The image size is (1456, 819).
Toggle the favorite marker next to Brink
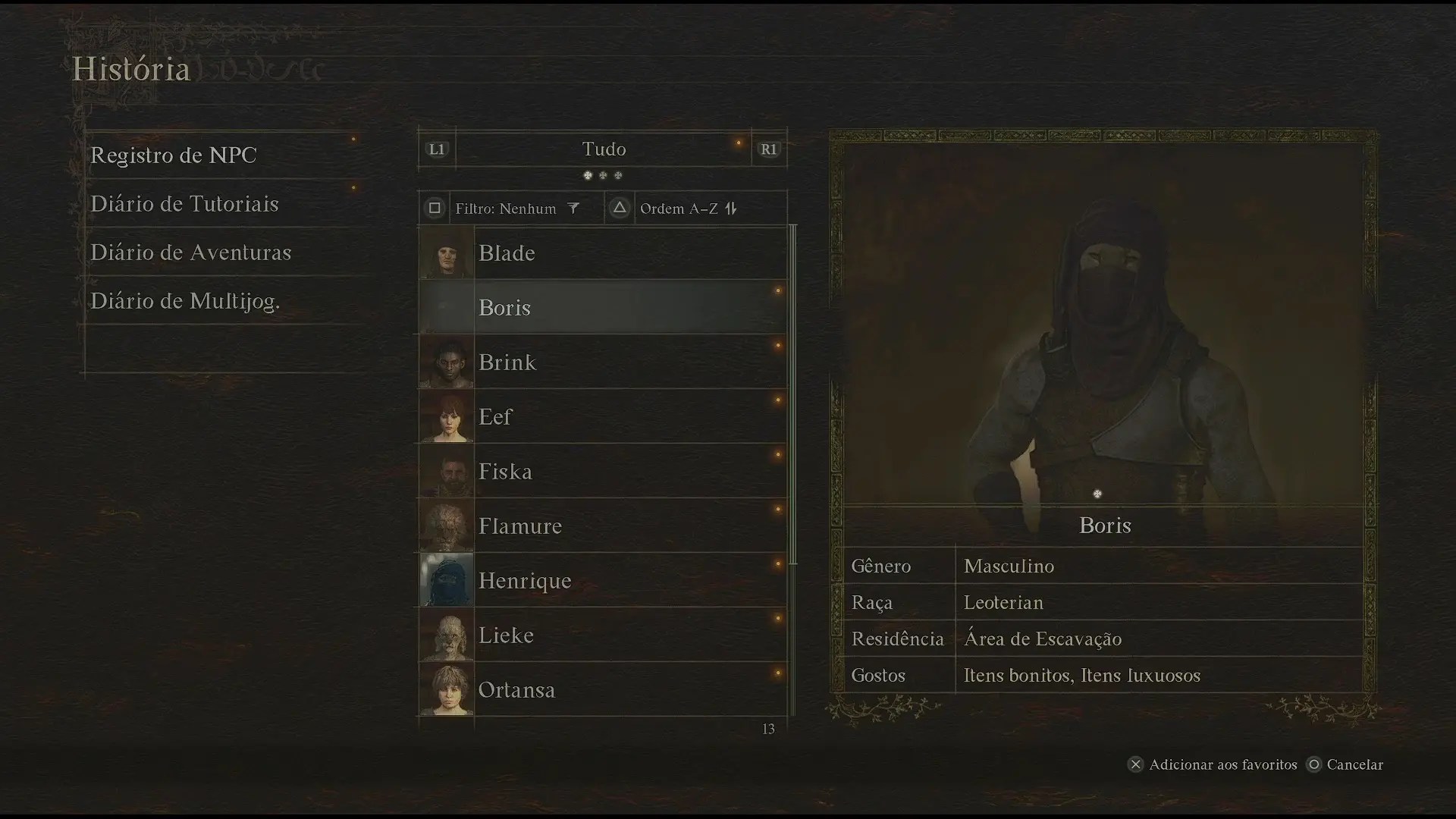coord(778,345)
